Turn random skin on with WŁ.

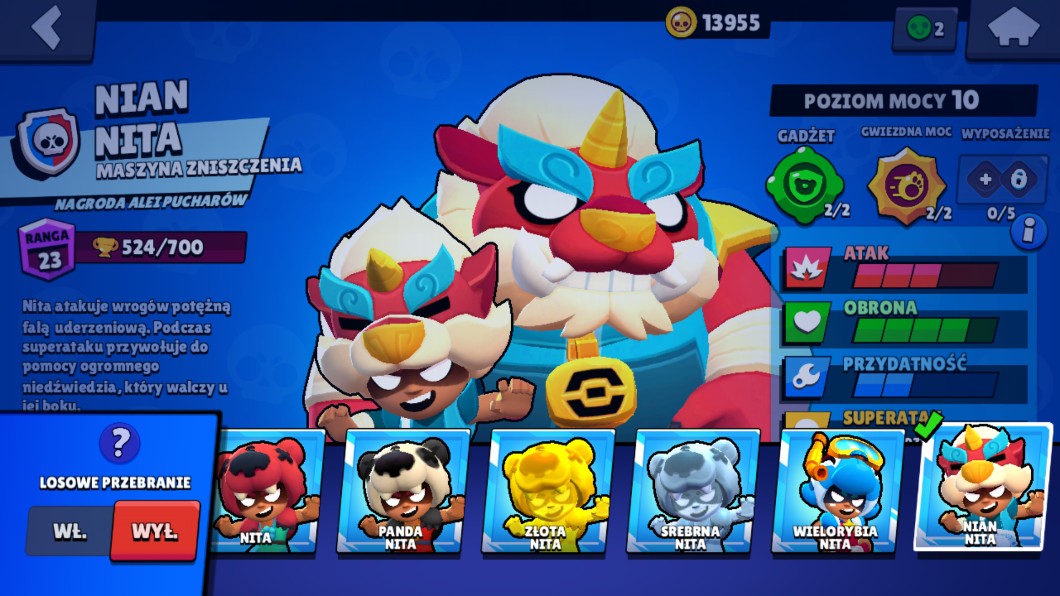click(x=70, y=530)
